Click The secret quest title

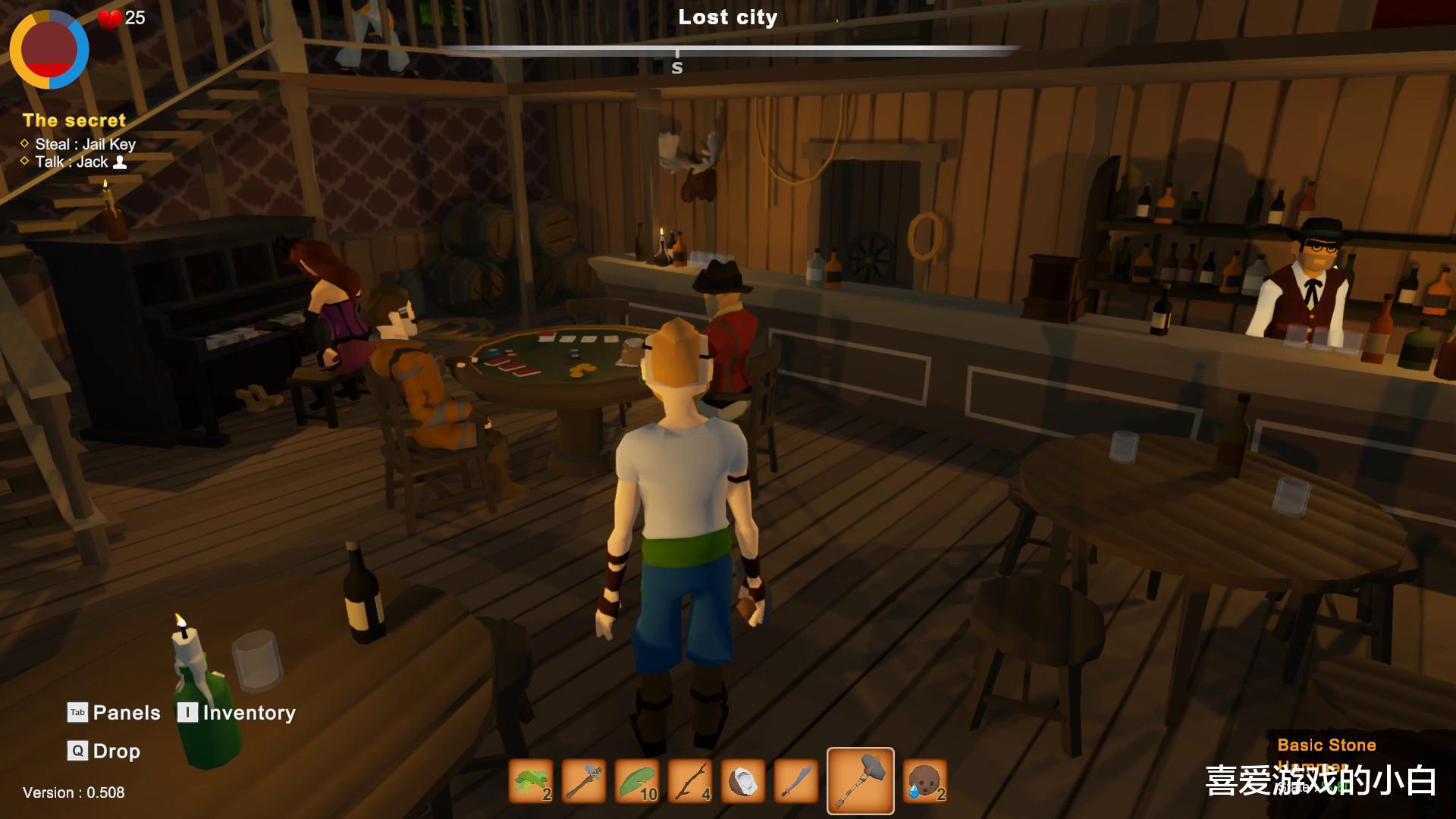[74, 120]
